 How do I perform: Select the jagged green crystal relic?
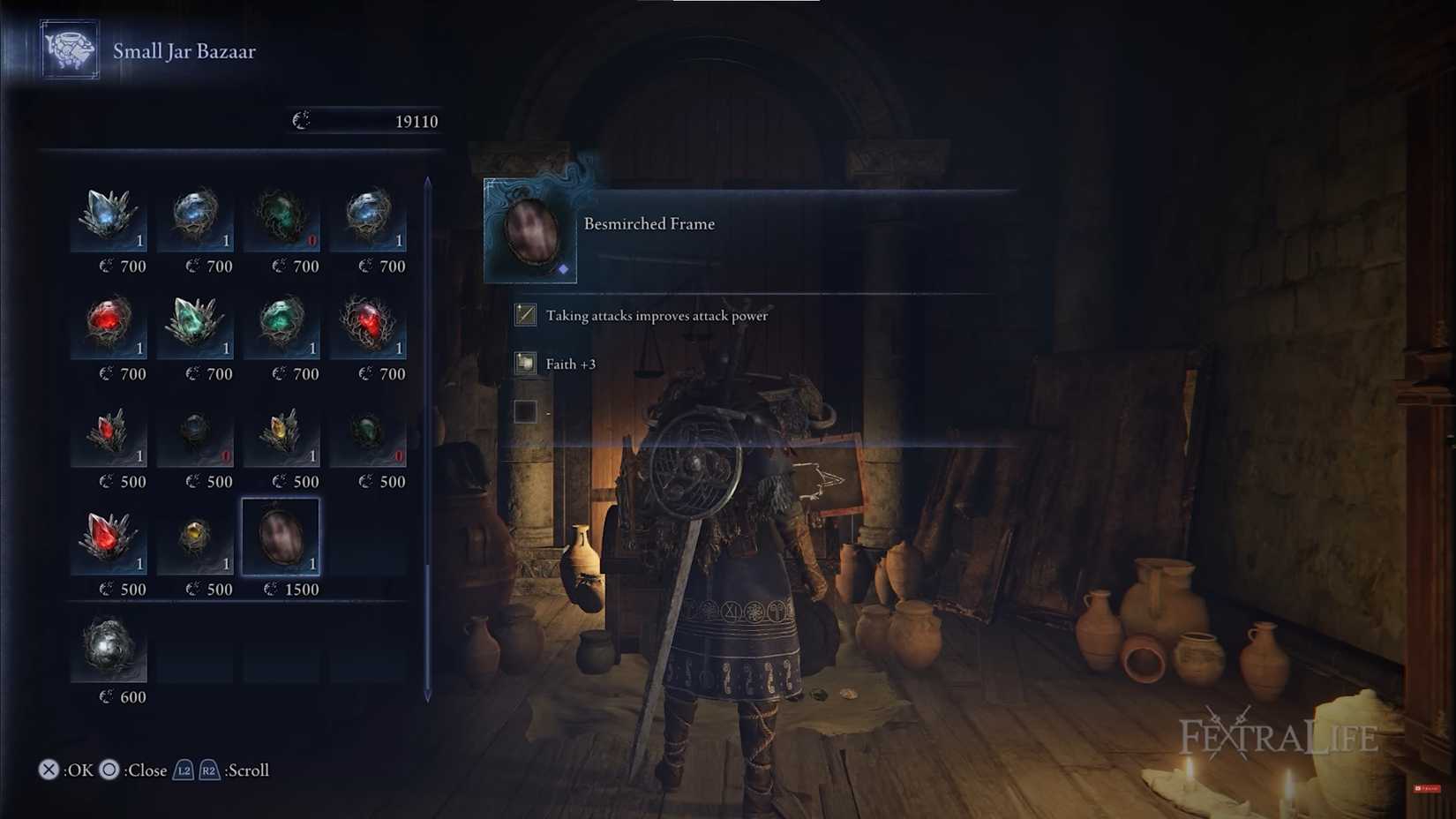point(195,322)
